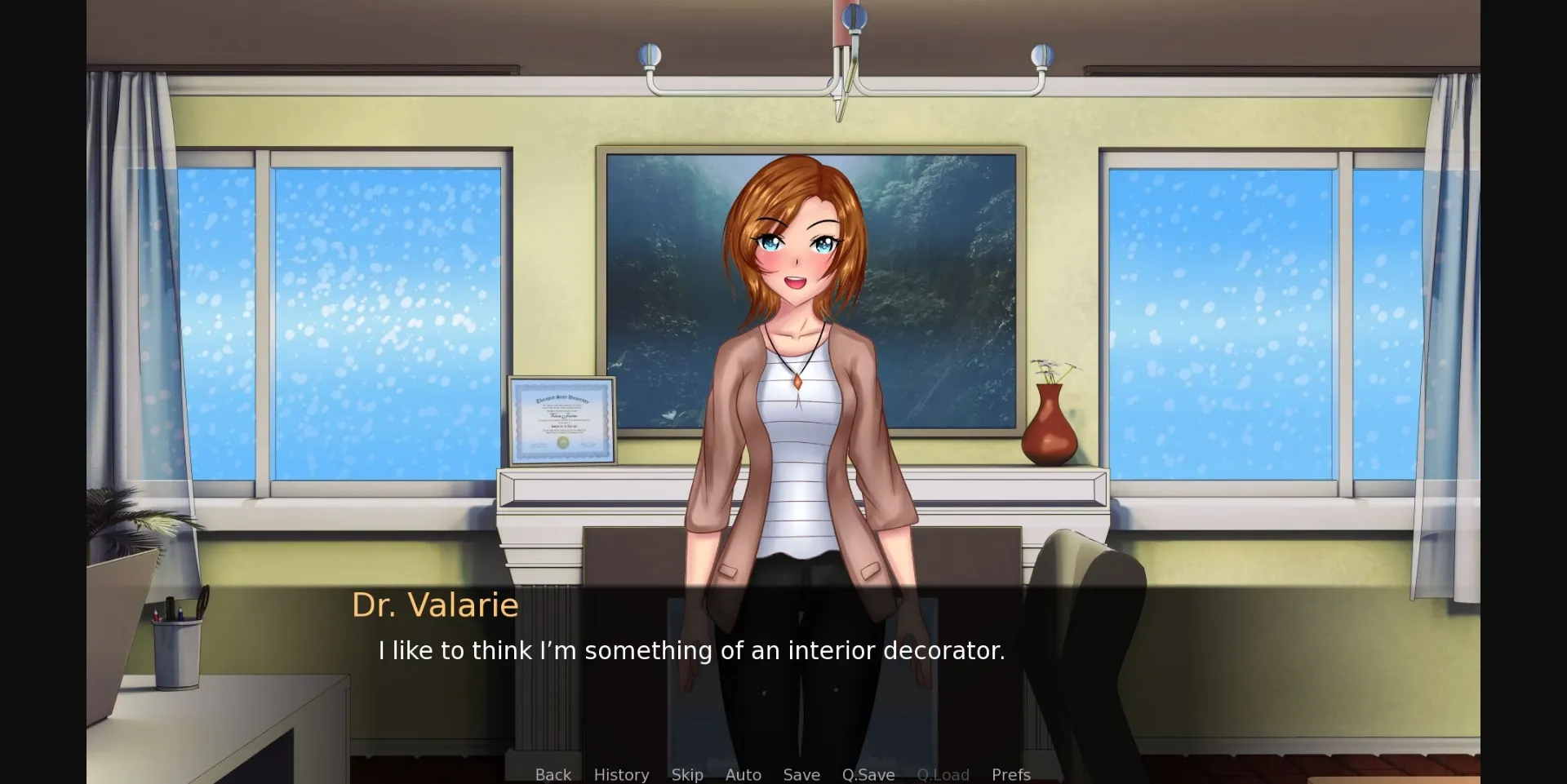Open the History log
1567x784 pixels.
pos(621,775)
